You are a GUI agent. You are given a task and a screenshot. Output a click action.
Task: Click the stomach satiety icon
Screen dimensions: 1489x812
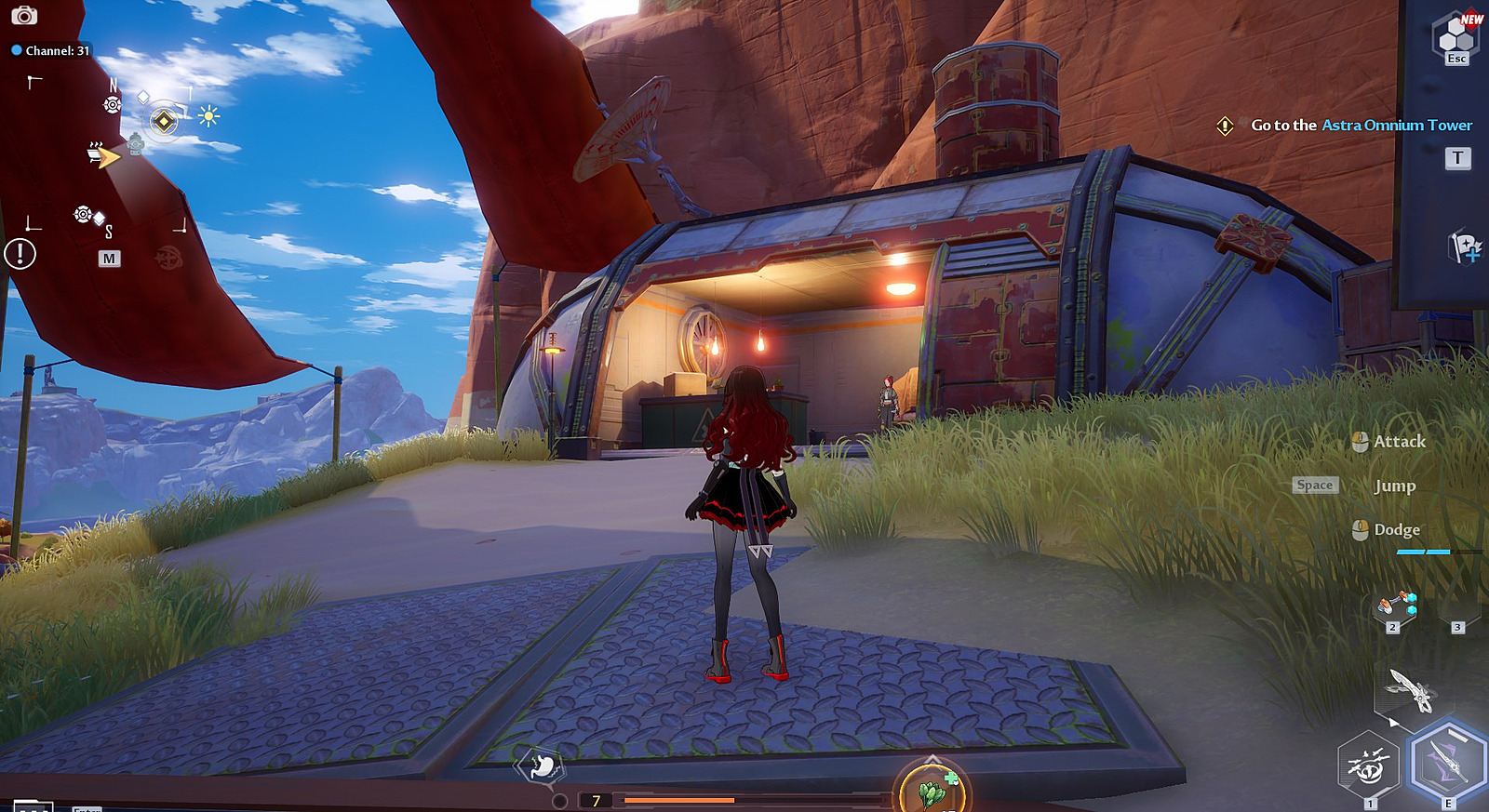[x=543, y=766]
